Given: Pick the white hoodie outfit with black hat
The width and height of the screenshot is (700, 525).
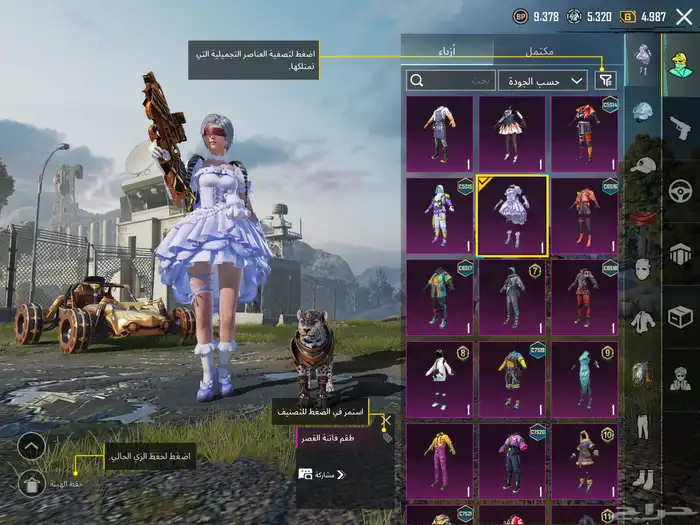Looking at the screenshot, I should [440, 380].
